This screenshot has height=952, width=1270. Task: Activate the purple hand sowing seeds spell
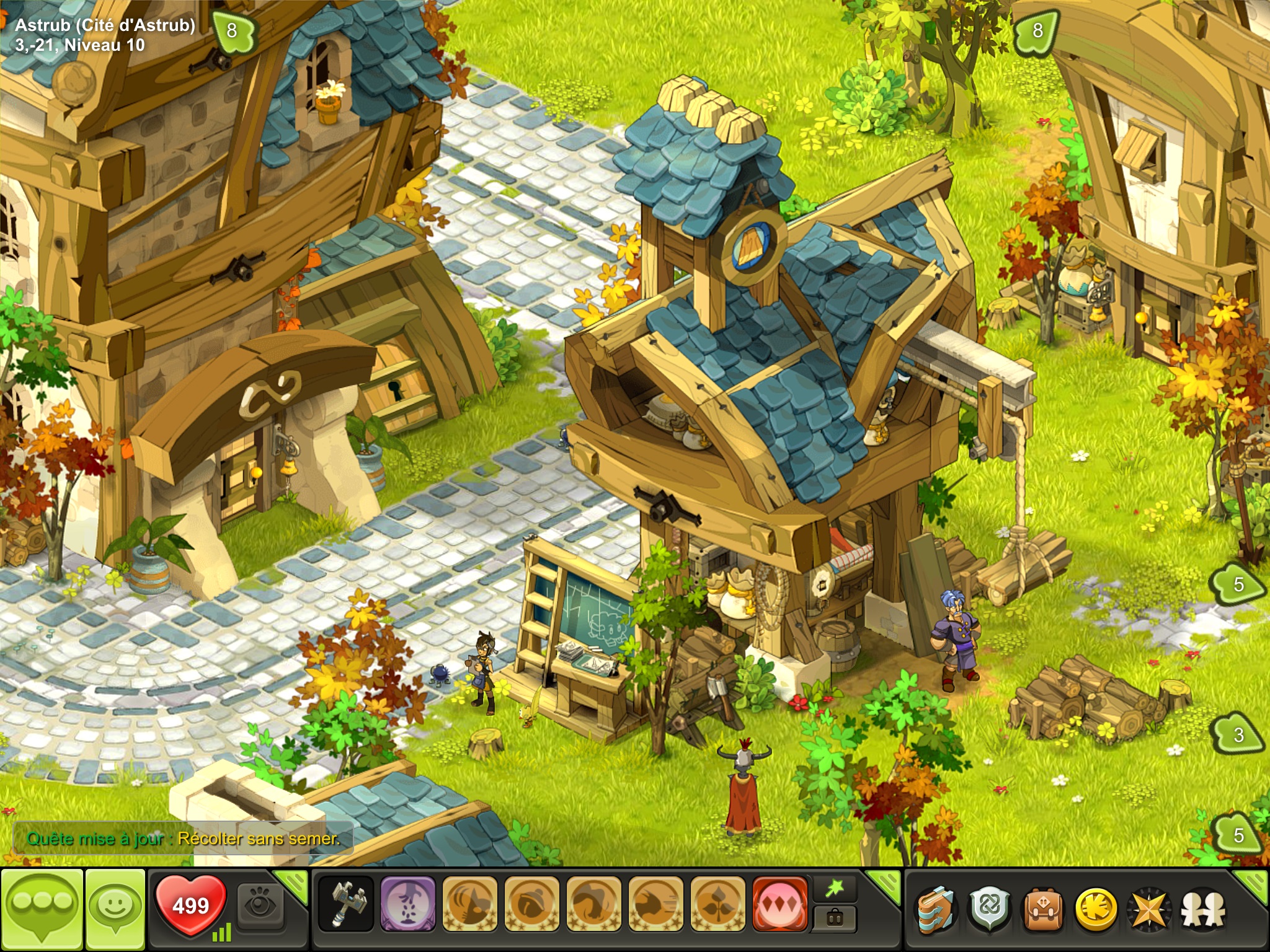[x=407, y=904]
